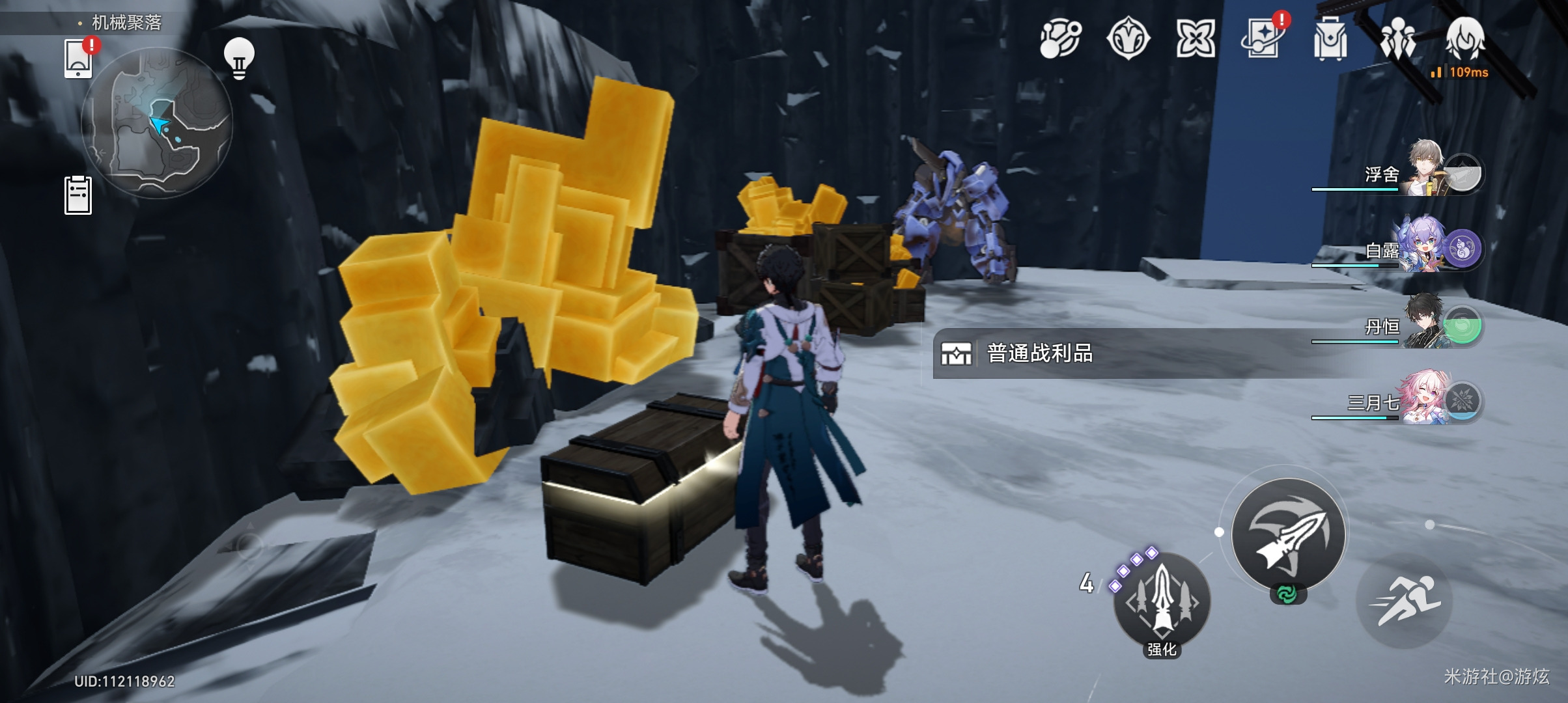Tap the main attack spear button
1568x703 pixels.
pos(1288,535)
